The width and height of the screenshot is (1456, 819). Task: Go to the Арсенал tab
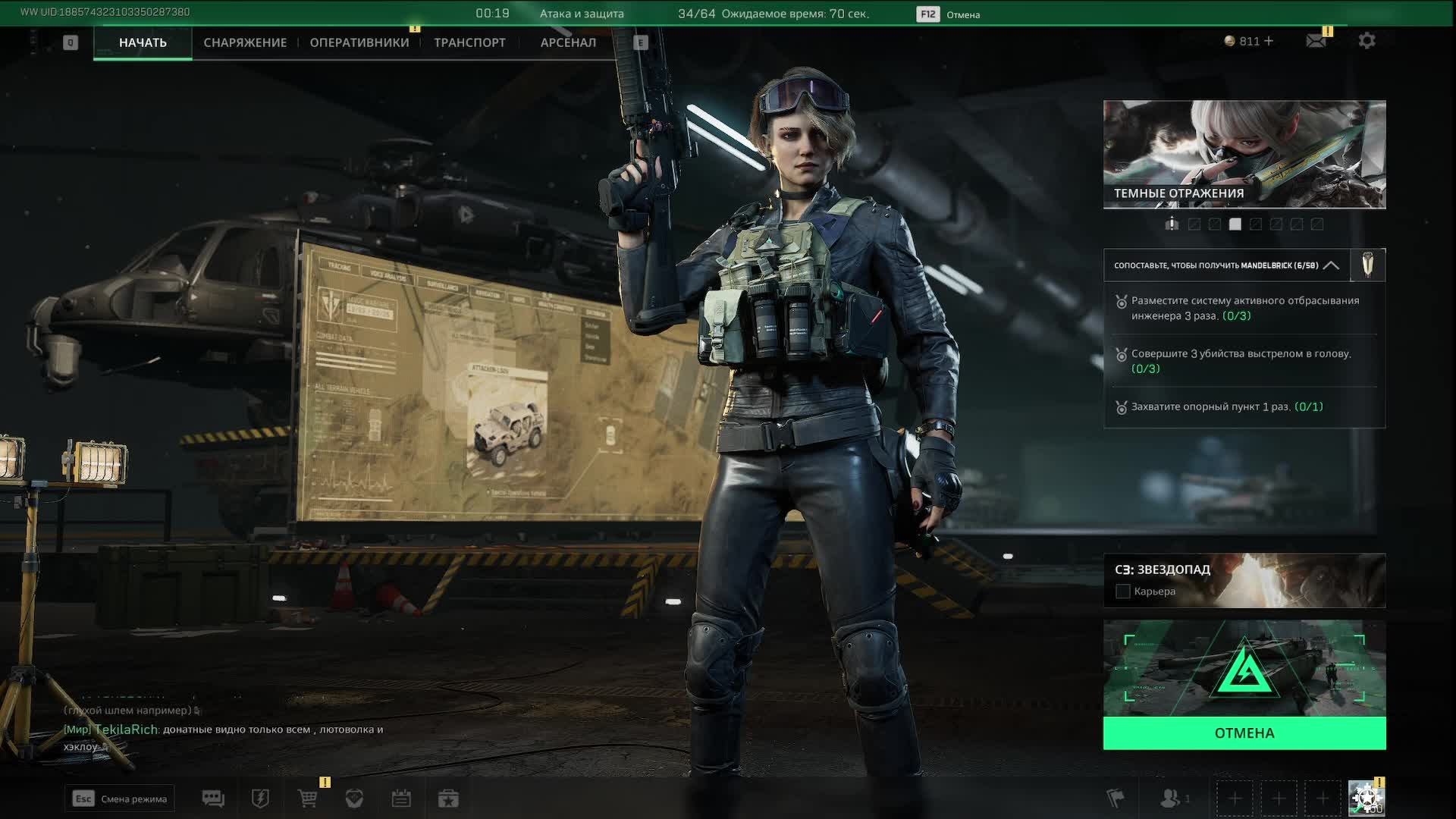coord(568,42)
